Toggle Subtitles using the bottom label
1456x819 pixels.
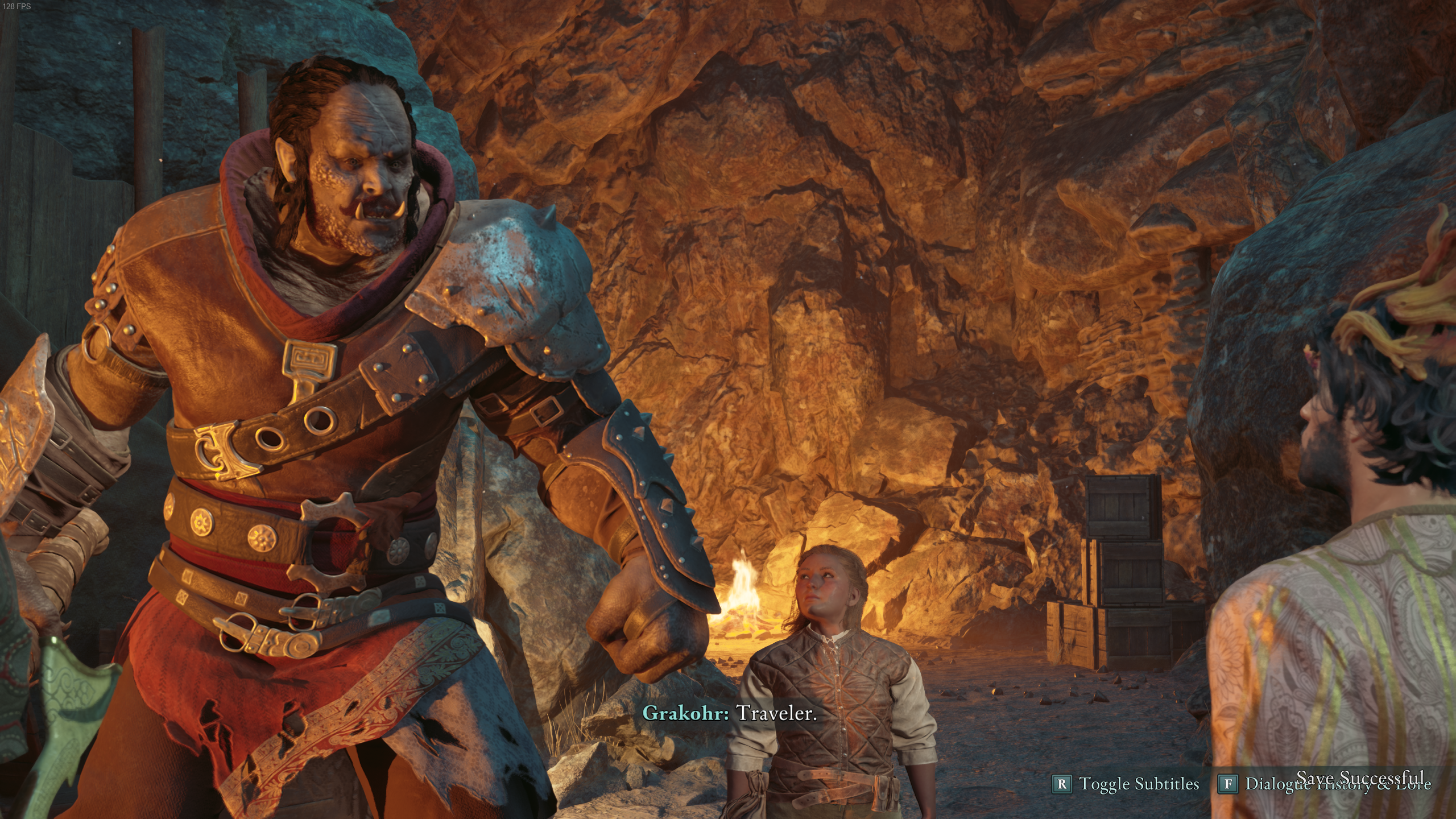[1139, 784]
